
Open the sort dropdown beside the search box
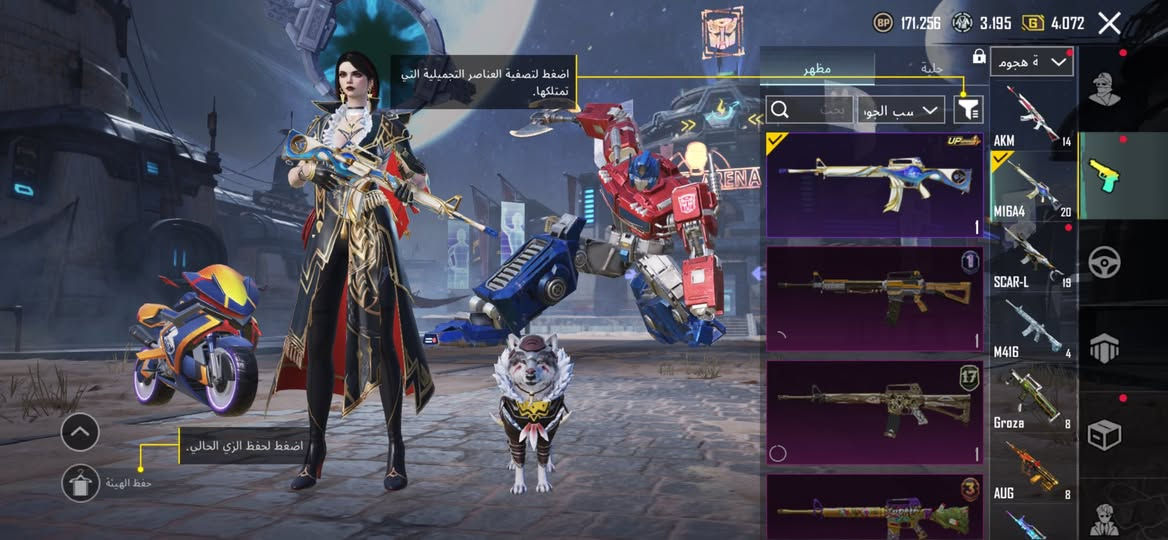coord(901,110)
